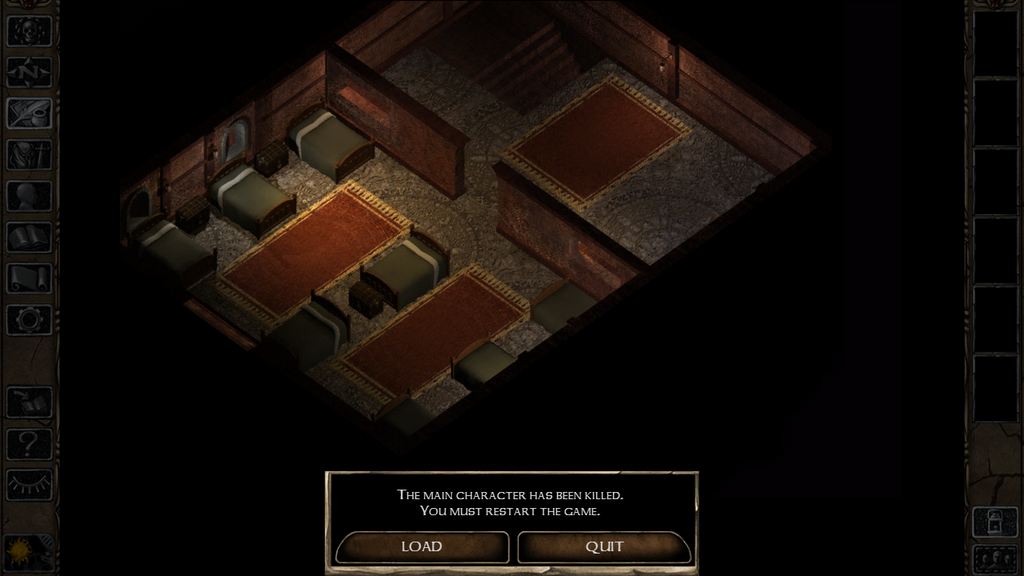Click the book icon above the question mark
Image resolution: width=1024 pixels, height=576 pixels.
(x=29, y=402)
